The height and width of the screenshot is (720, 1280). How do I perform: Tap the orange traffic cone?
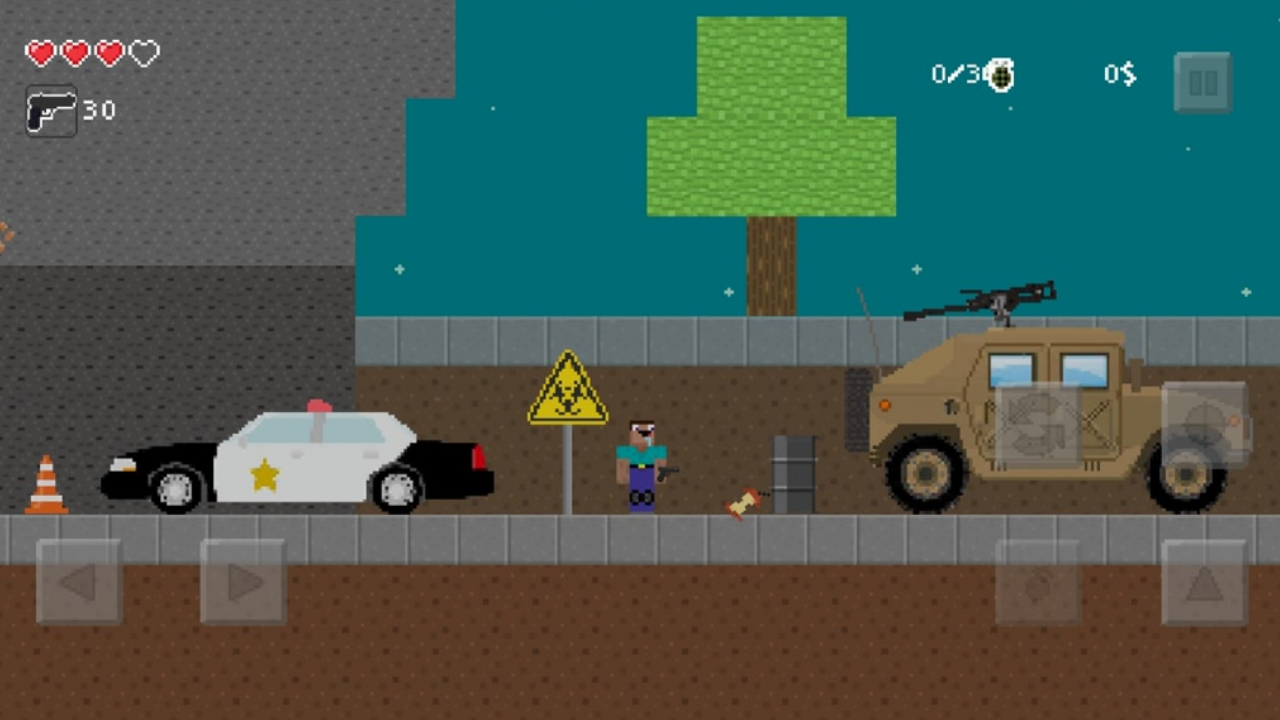45,485
